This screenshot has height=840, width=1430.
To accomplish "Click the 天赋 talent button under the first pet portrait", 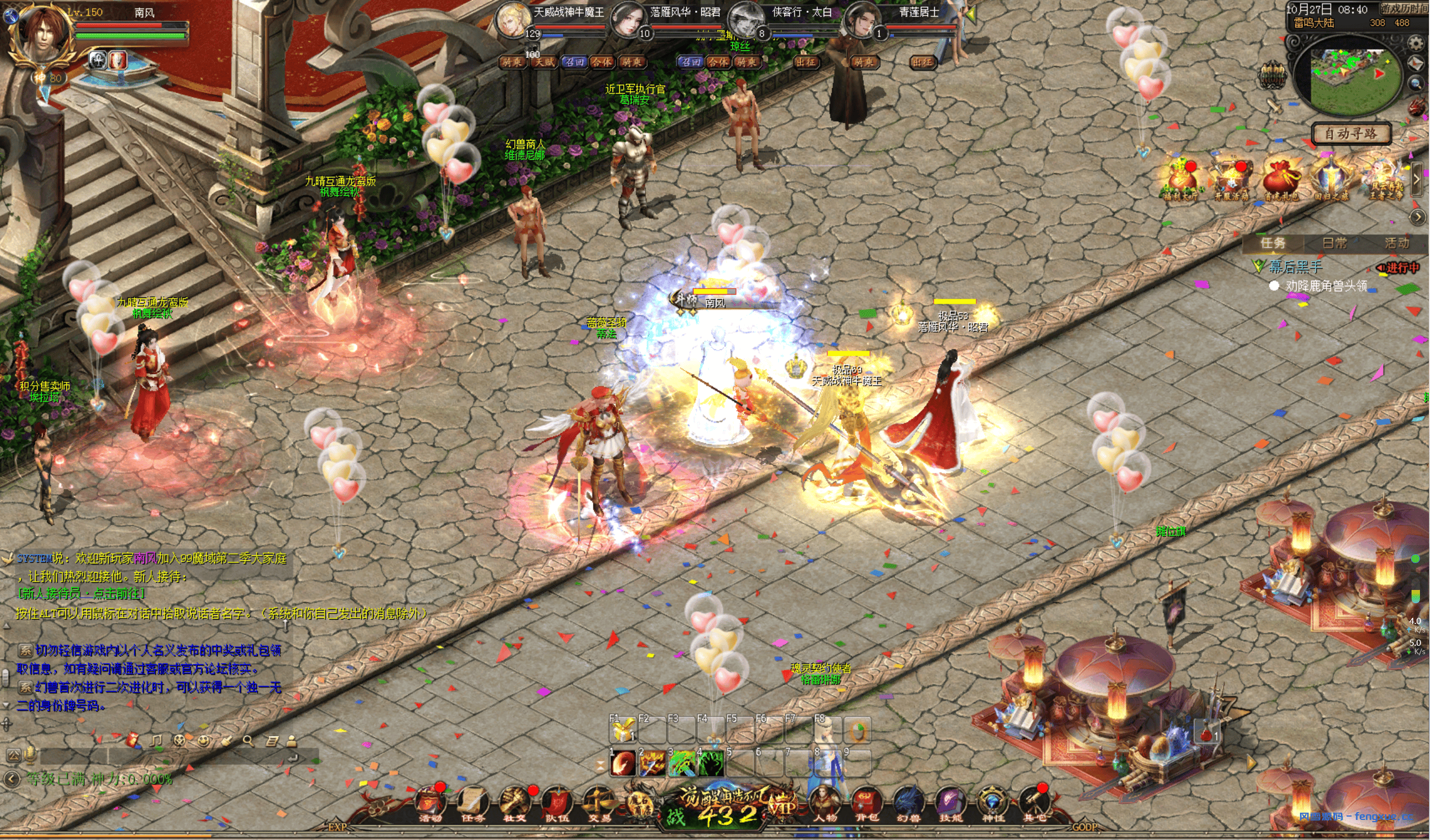I will point(545,63).
